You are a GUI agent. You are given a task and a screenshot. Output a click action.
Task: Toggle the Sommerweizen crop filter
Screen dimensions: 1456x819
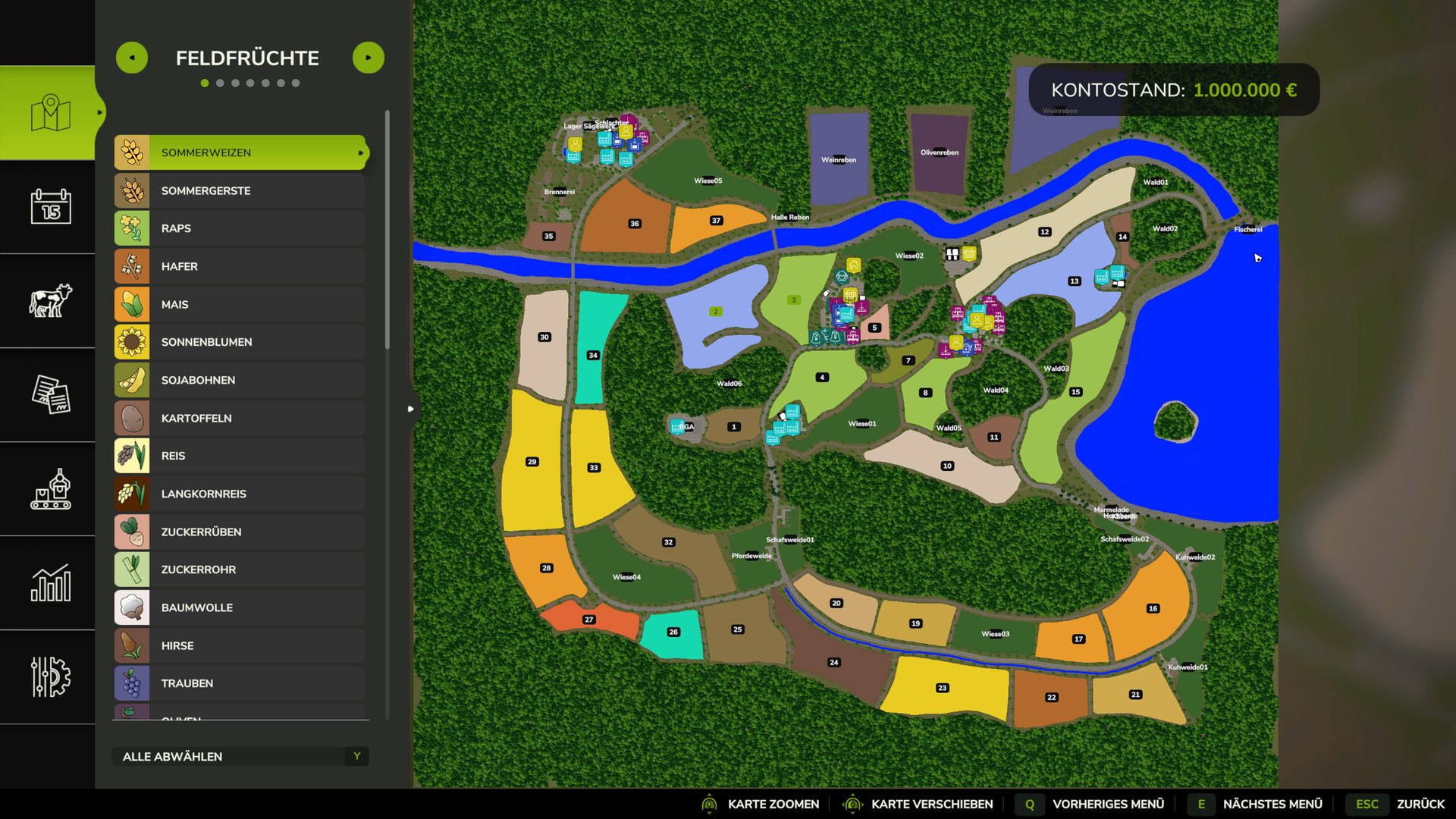pos(240,152)
